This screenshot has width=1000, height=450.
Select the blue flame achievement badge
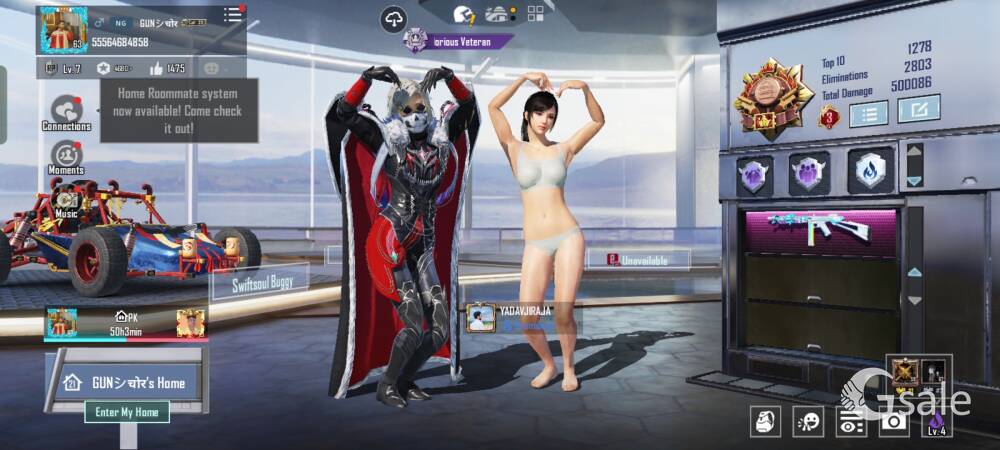[870, 172]
